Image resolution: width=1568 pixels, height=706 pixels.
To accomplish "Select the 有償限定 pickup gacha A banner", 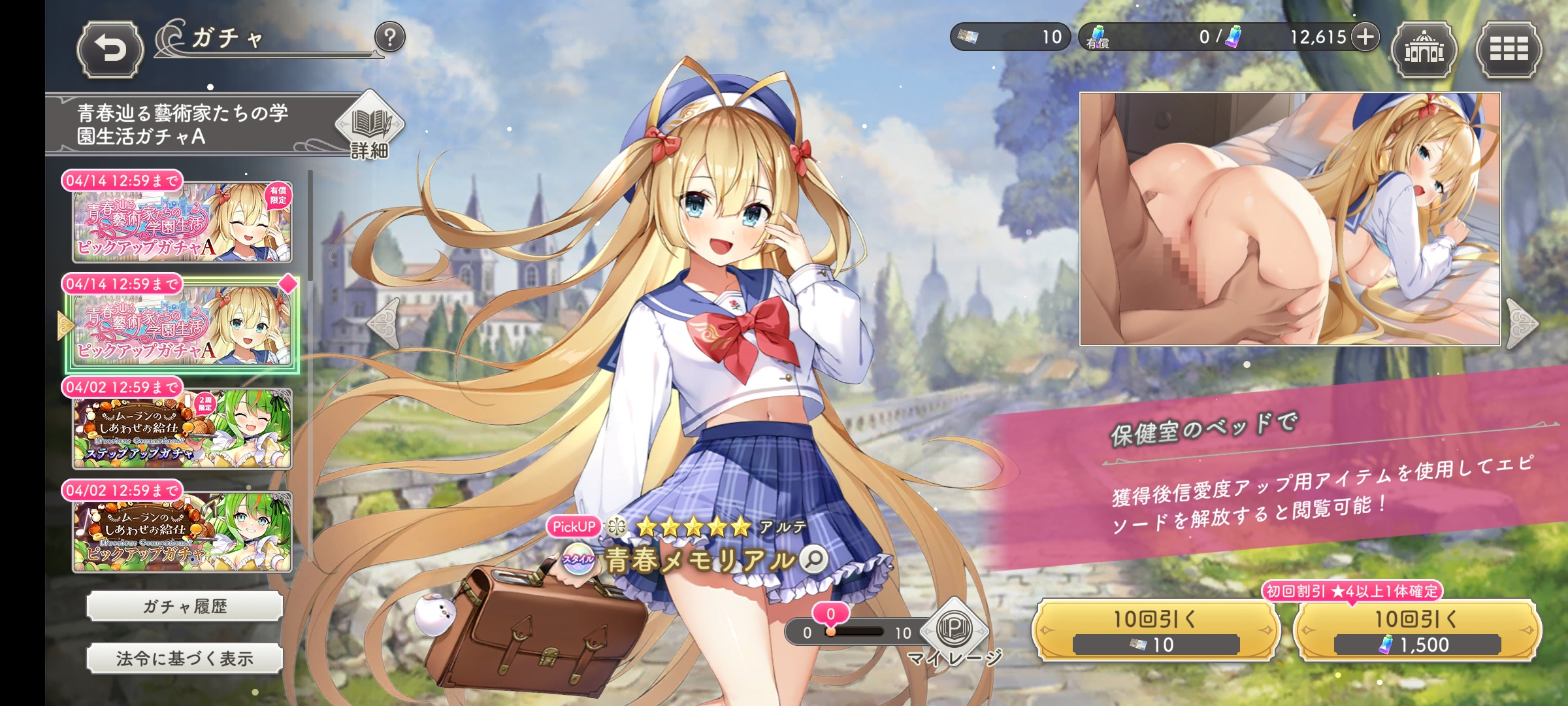I will (182, 222).
